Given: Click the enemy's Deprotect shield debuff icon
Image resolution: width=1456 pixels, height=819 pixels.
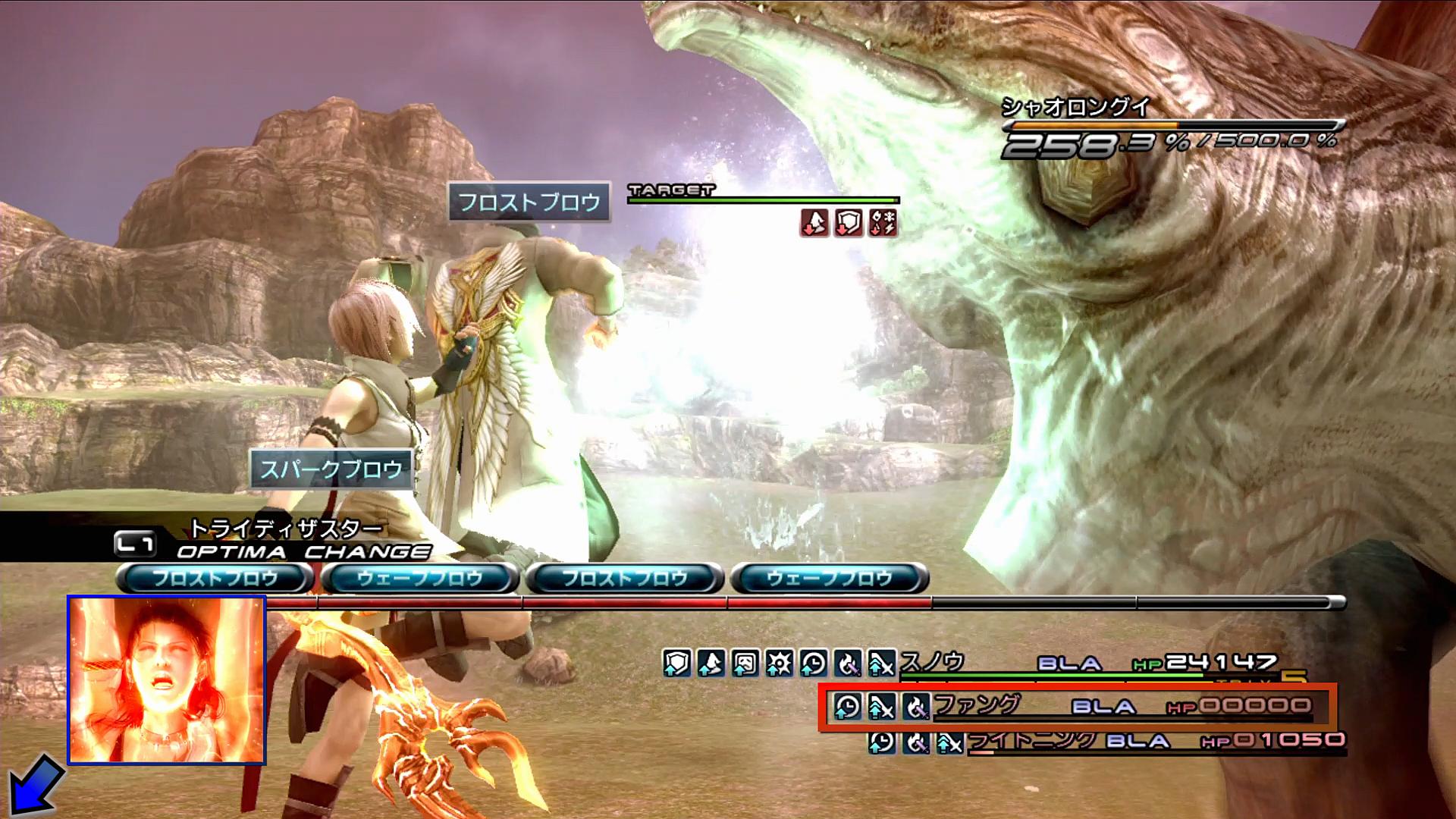Looking at the screenshot, I should point(849,223).
